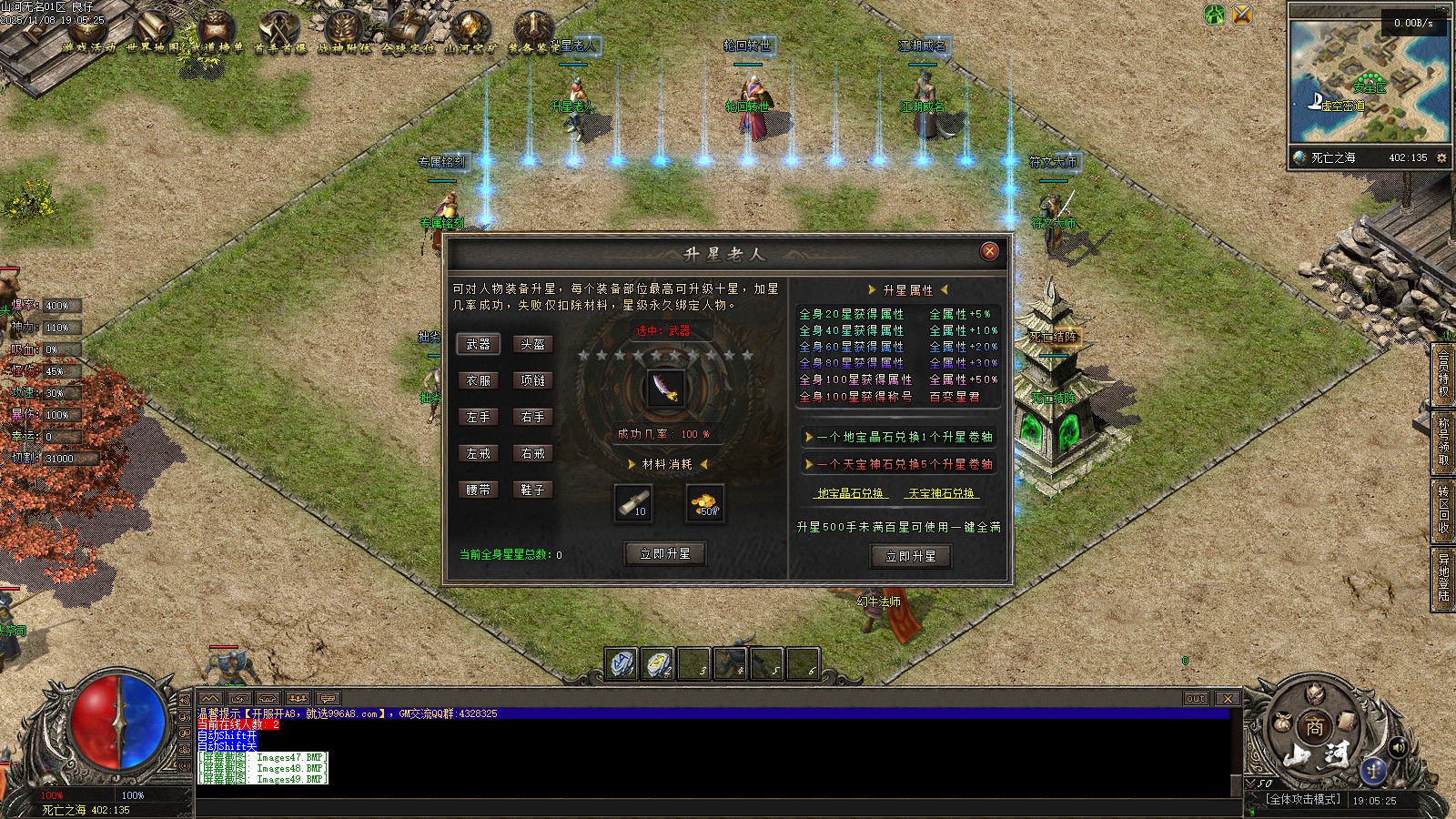Close the 升星老人 dialog window
Screen dimensions: 1456x819
pos(989,251)
